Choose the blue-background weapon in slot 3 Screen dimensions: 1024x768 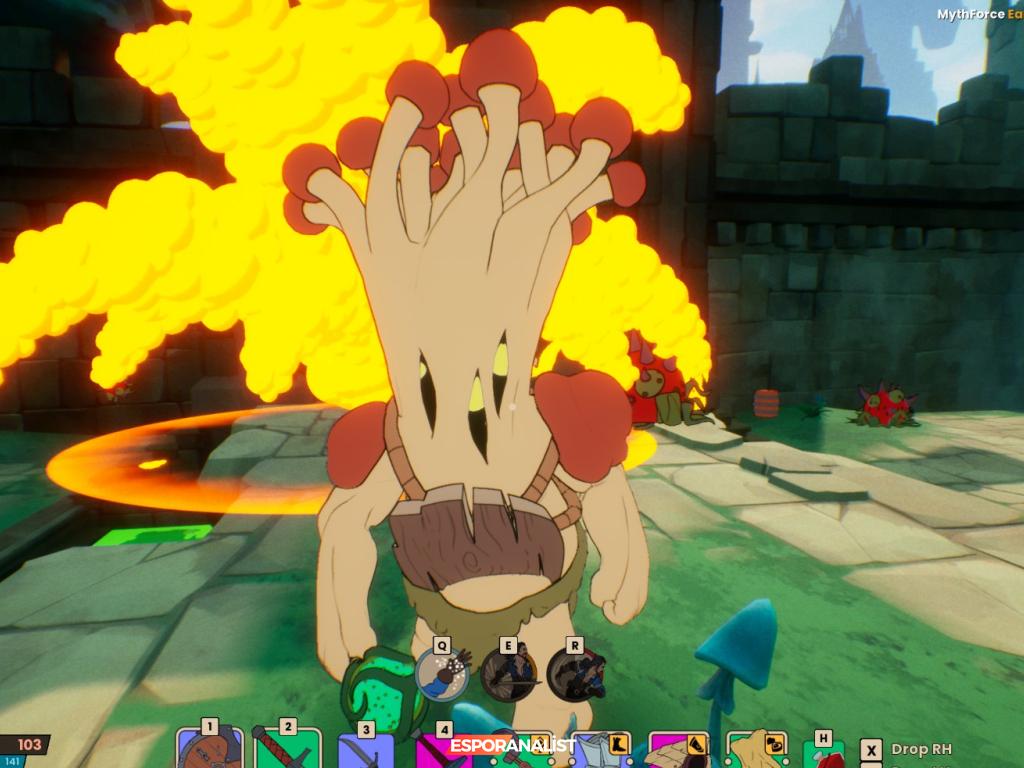point(365,752)
